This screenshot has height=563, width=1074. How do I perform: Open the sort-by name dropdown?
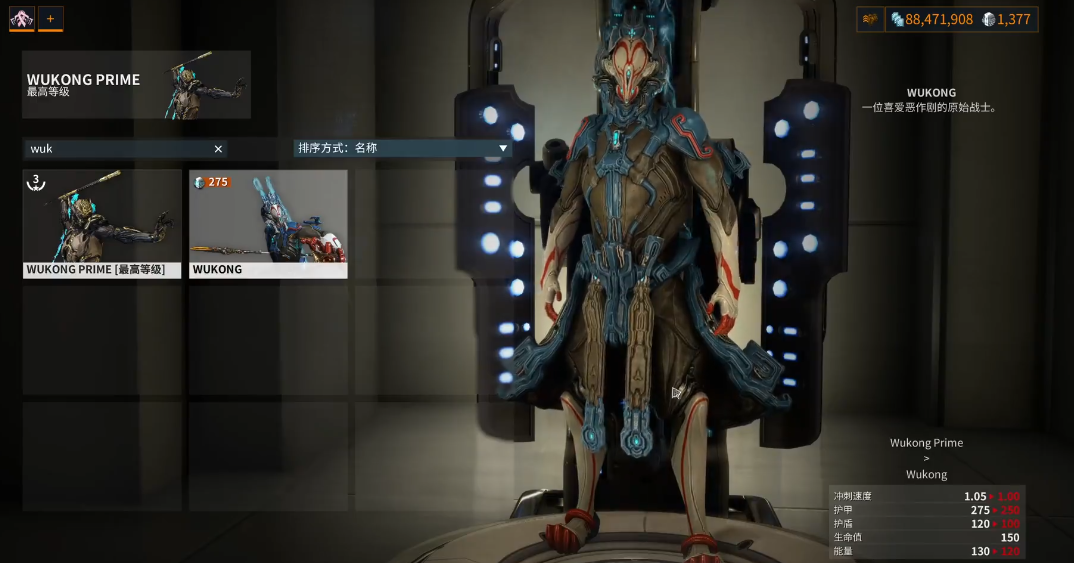click(x=403, y=148)
